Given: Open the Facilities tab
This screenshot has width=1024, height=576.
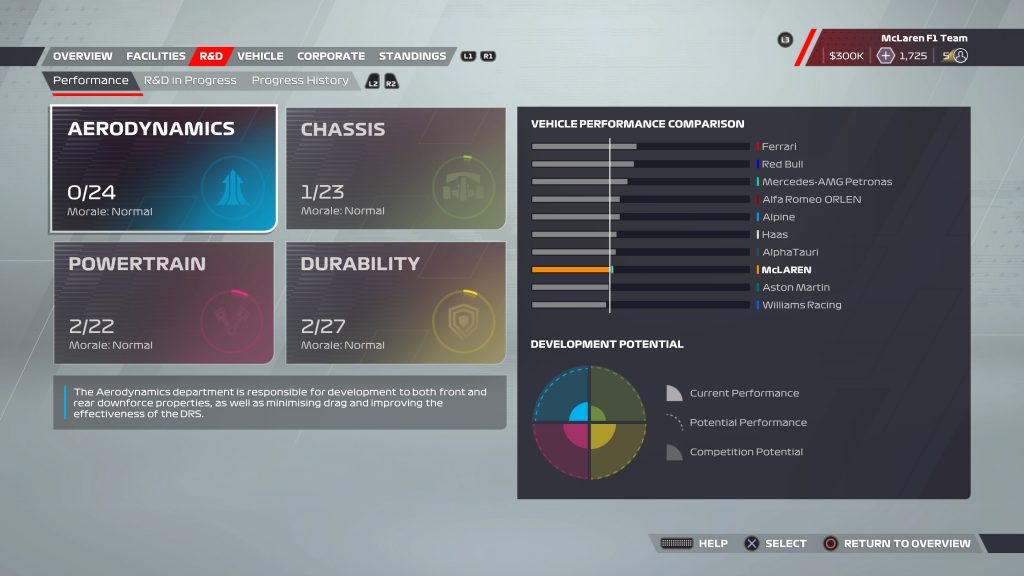Looking at the screenshot, I should point(156,56).
